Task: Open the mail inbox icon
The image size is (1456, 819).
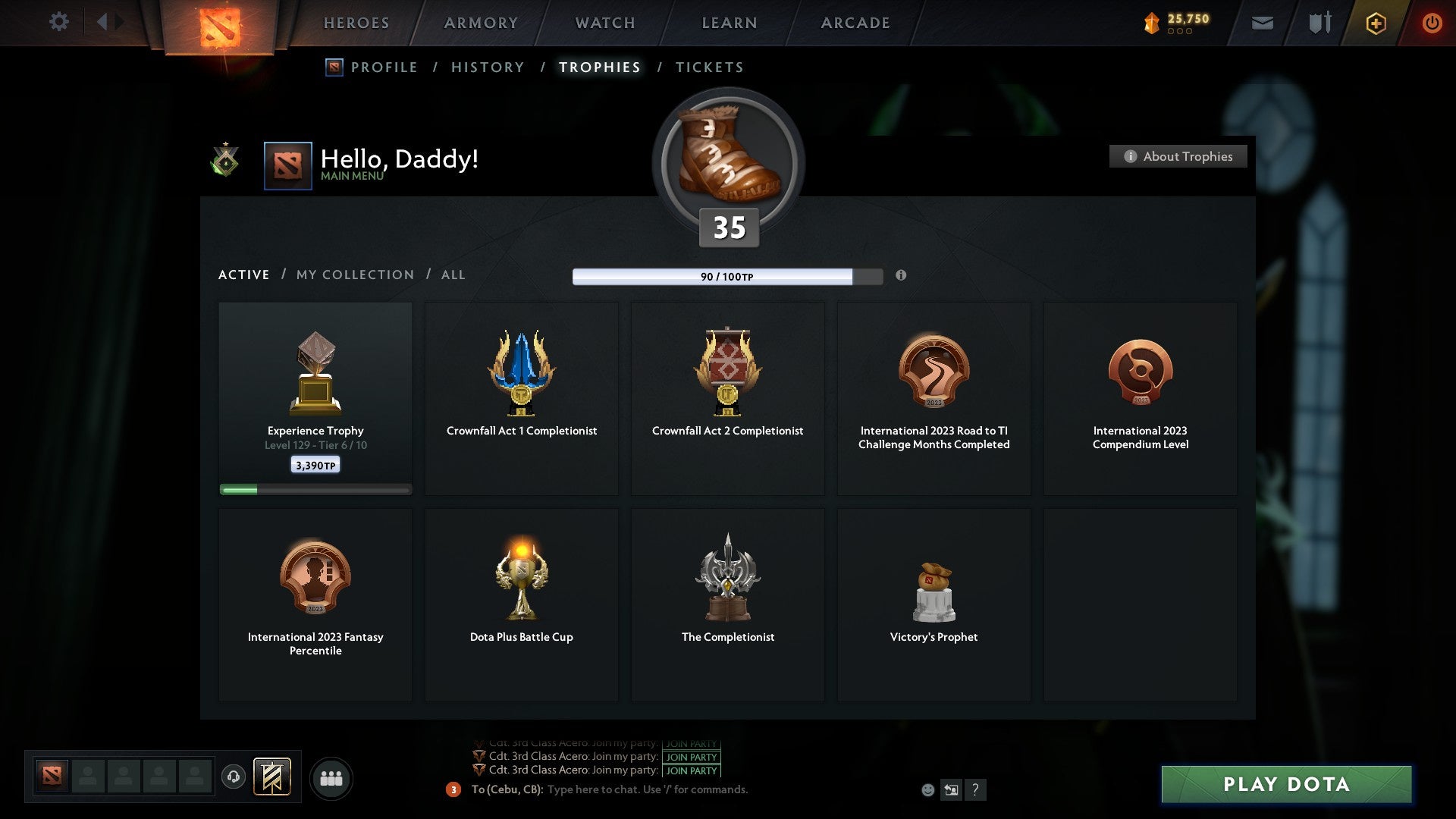Action: point(1263,23)
